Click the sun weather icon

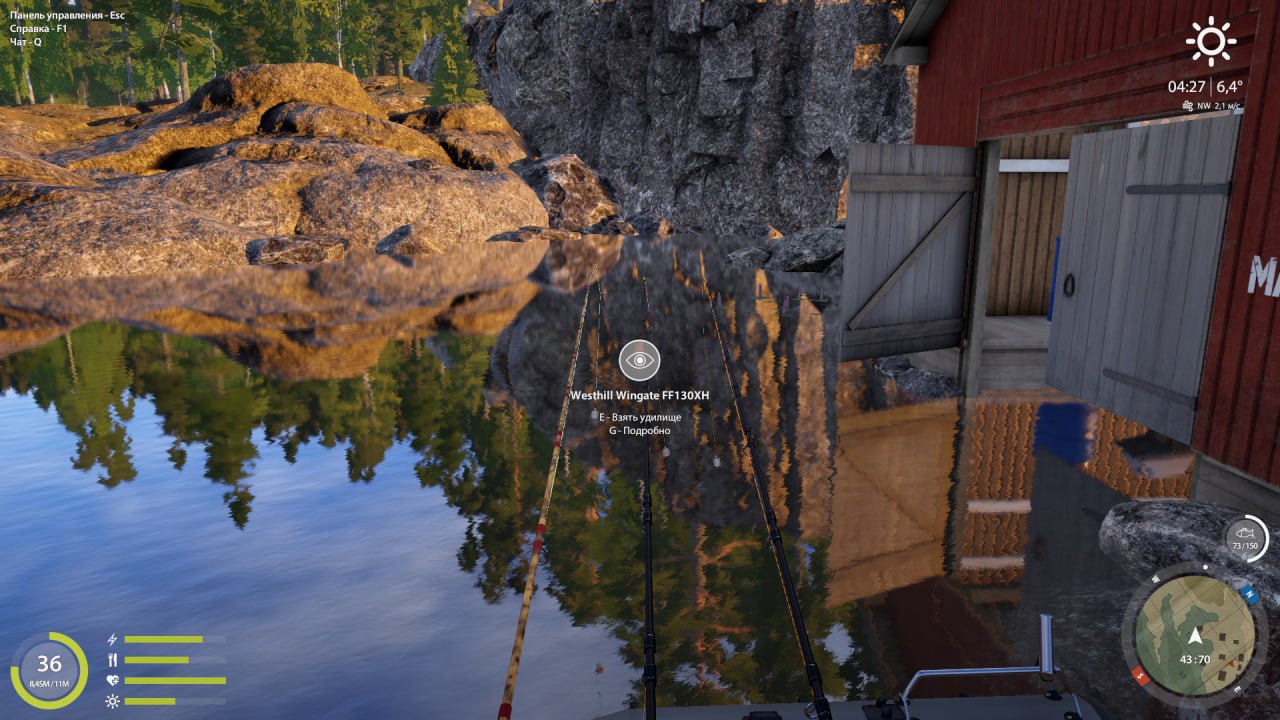click(1211, 41)
